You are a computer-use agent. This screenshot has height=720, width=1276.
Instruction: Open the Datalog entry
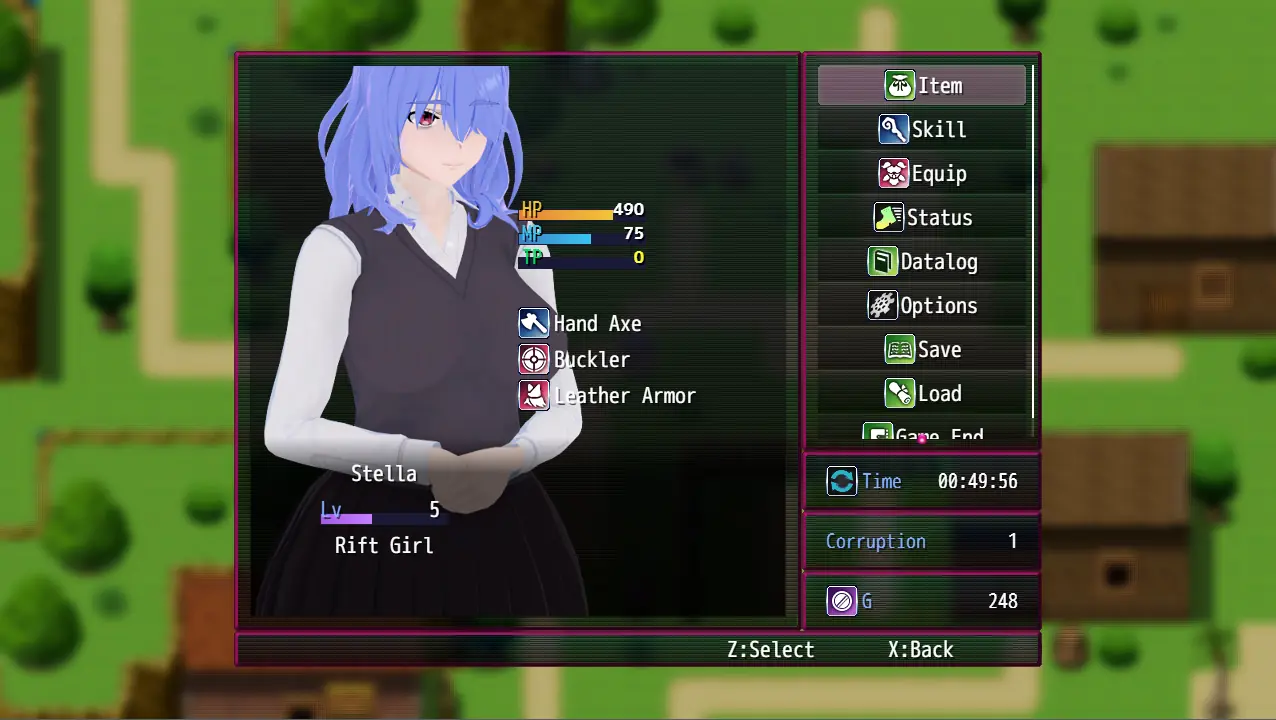pyautogui.click(x=922, y=262)
